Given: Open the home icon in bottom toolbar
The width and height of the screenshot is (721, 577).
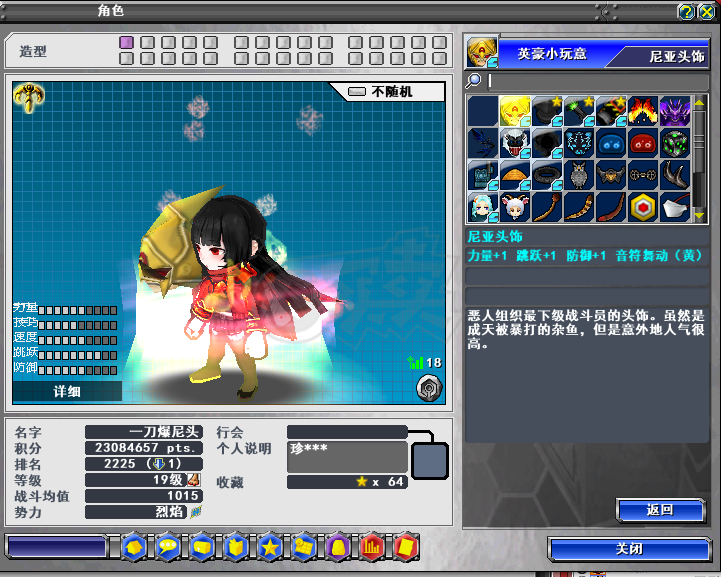Looking at the screenshot, I should tap(133, 547).
